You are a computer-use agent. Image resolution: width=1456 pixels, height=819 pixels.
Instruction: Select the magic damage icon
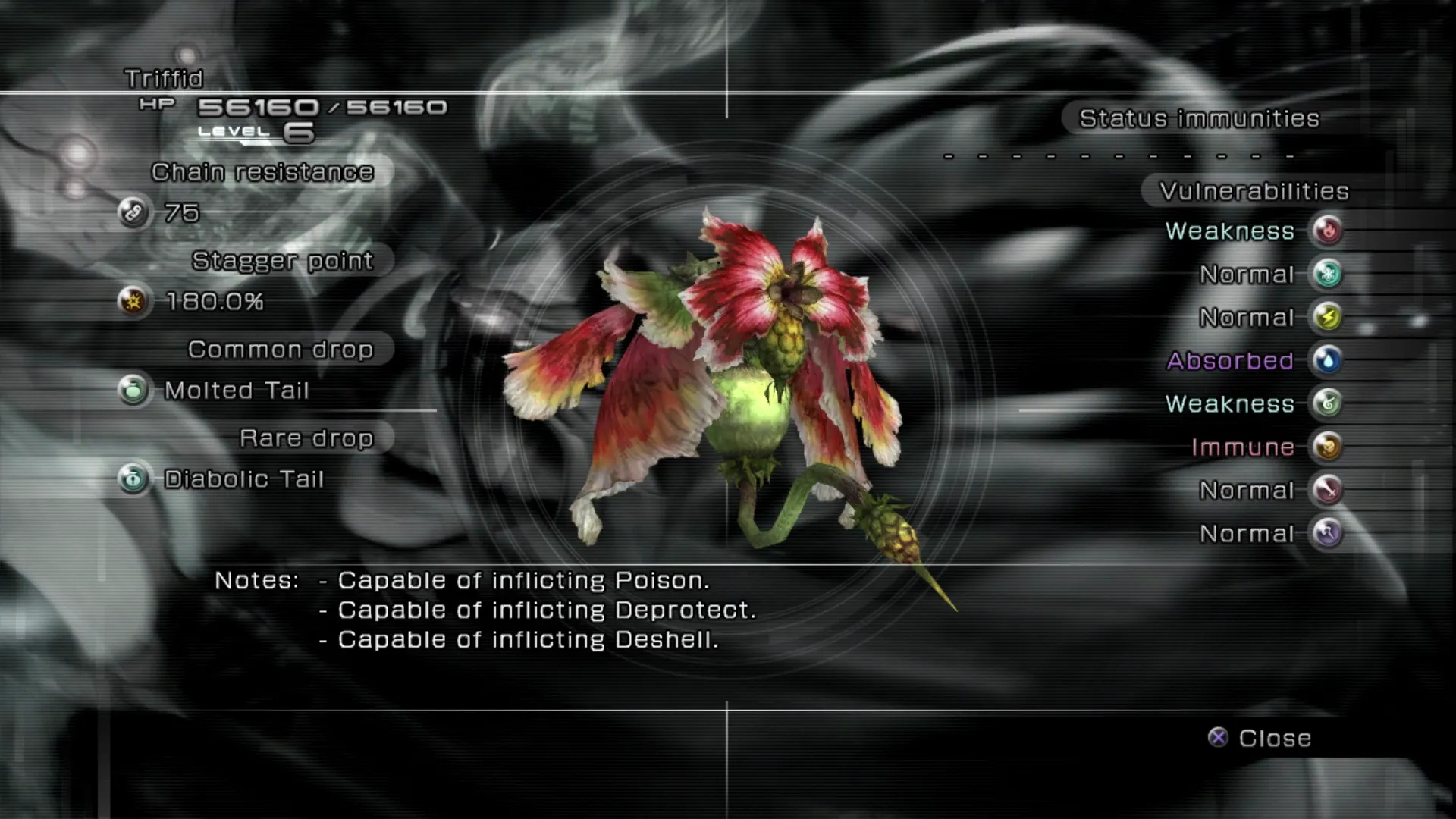pos(1327,533)
